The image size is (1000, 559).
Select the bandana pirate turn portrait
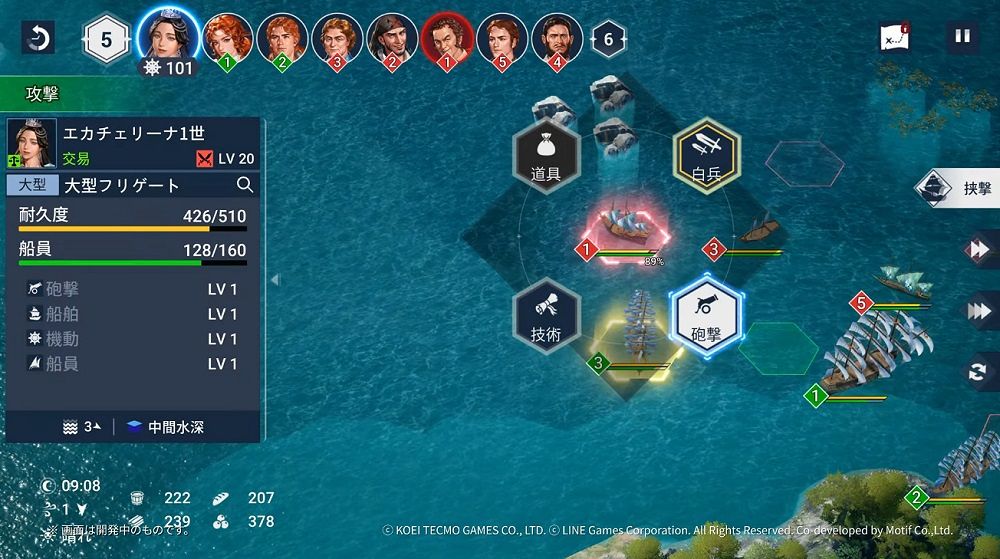(x=392, y=38)
